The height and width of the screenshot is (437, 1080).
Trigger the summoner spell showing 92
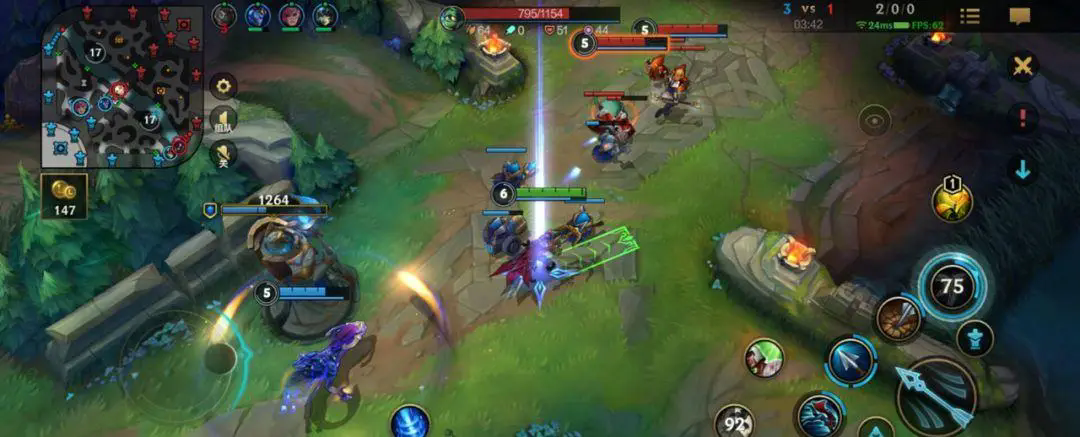point(733,421)
